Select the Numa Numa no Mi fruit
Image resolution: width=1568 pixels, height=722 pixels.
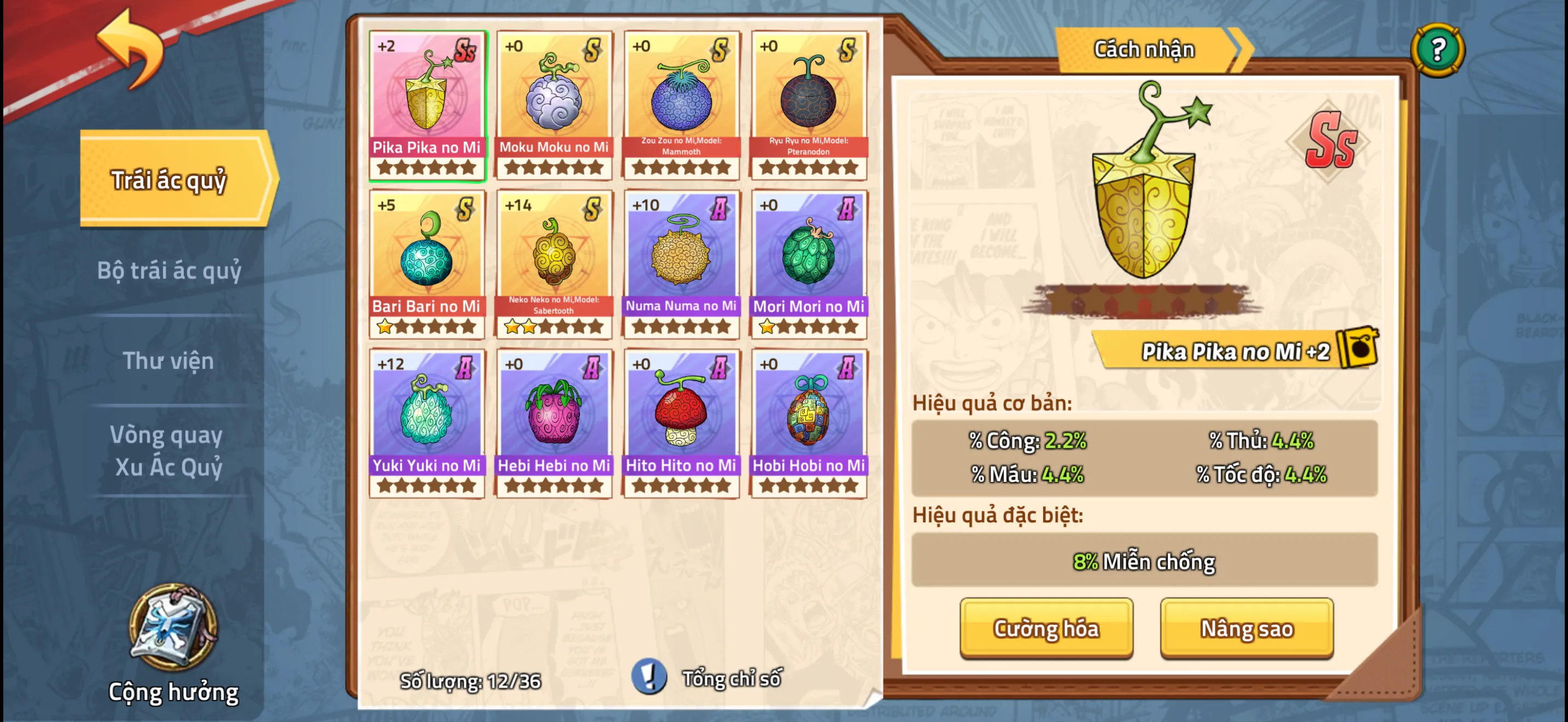(681, 264)
